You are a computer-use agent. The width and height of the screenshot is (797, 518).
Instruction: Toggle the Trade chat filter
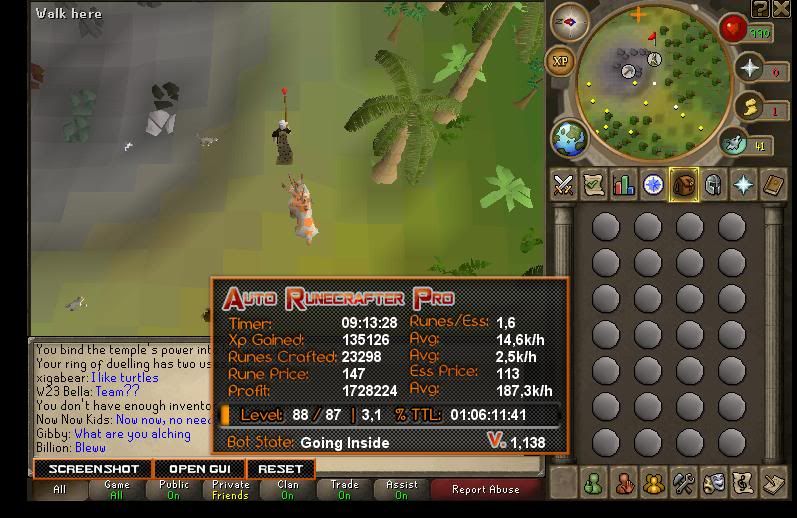(345, 490)
